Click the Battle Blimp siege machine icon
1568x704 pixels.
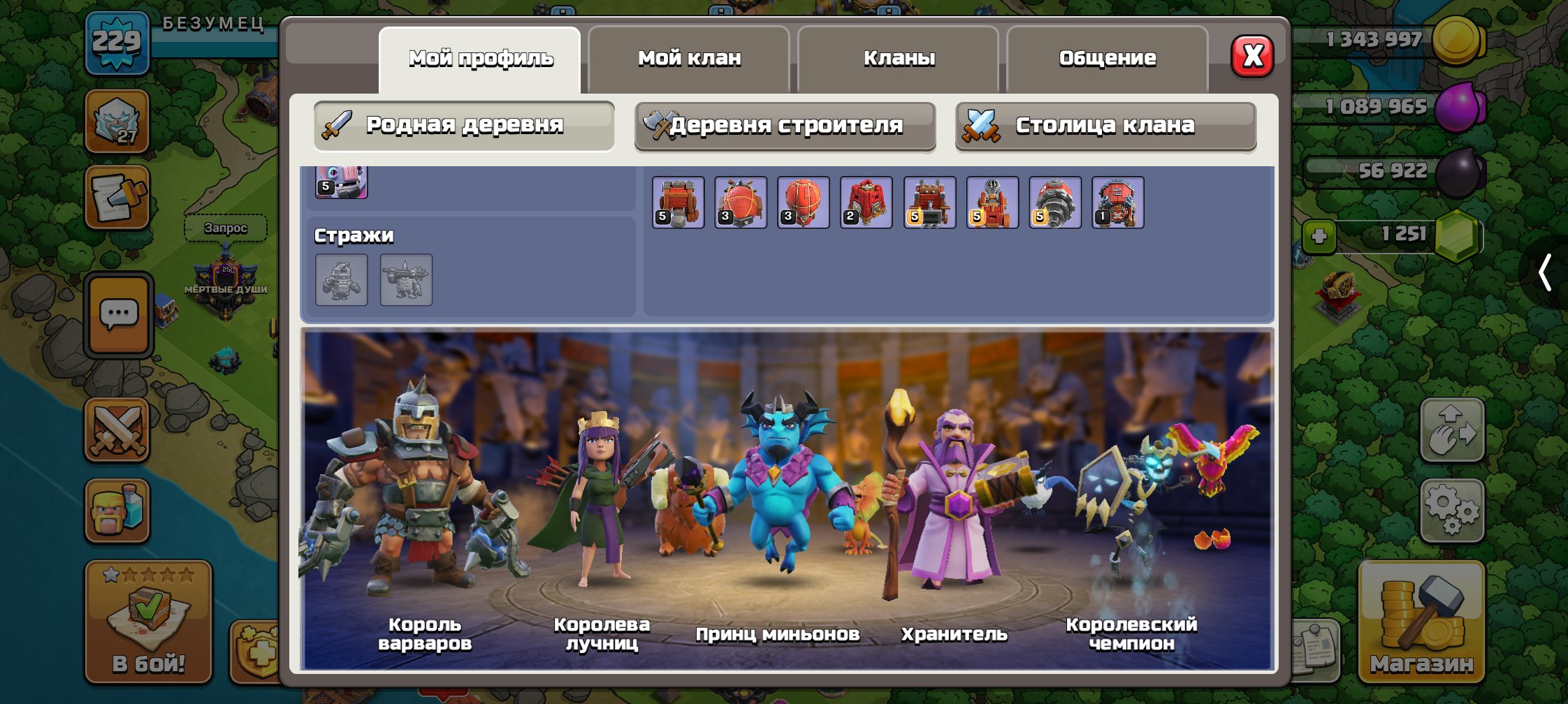[x=739, y=201]
